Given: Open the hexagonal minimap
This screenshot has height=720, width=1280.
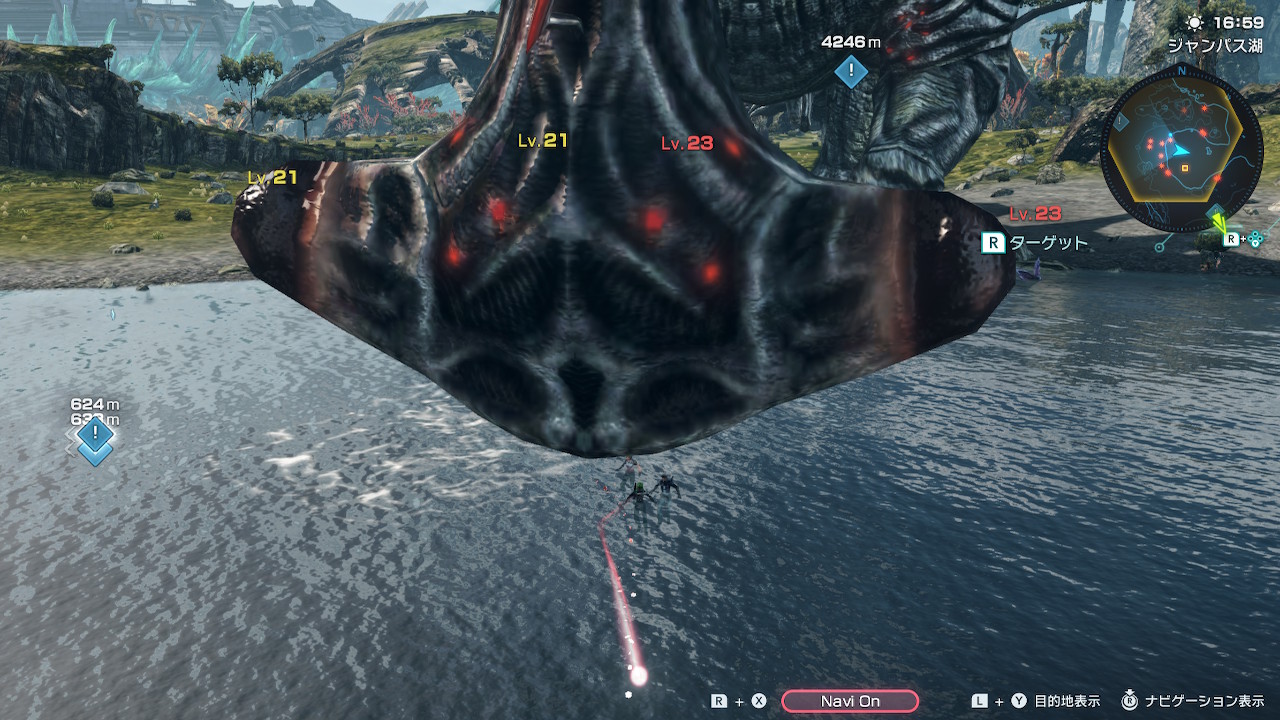Looking at the screenshot, I should pyautogui.click(x=1177, y=150).
